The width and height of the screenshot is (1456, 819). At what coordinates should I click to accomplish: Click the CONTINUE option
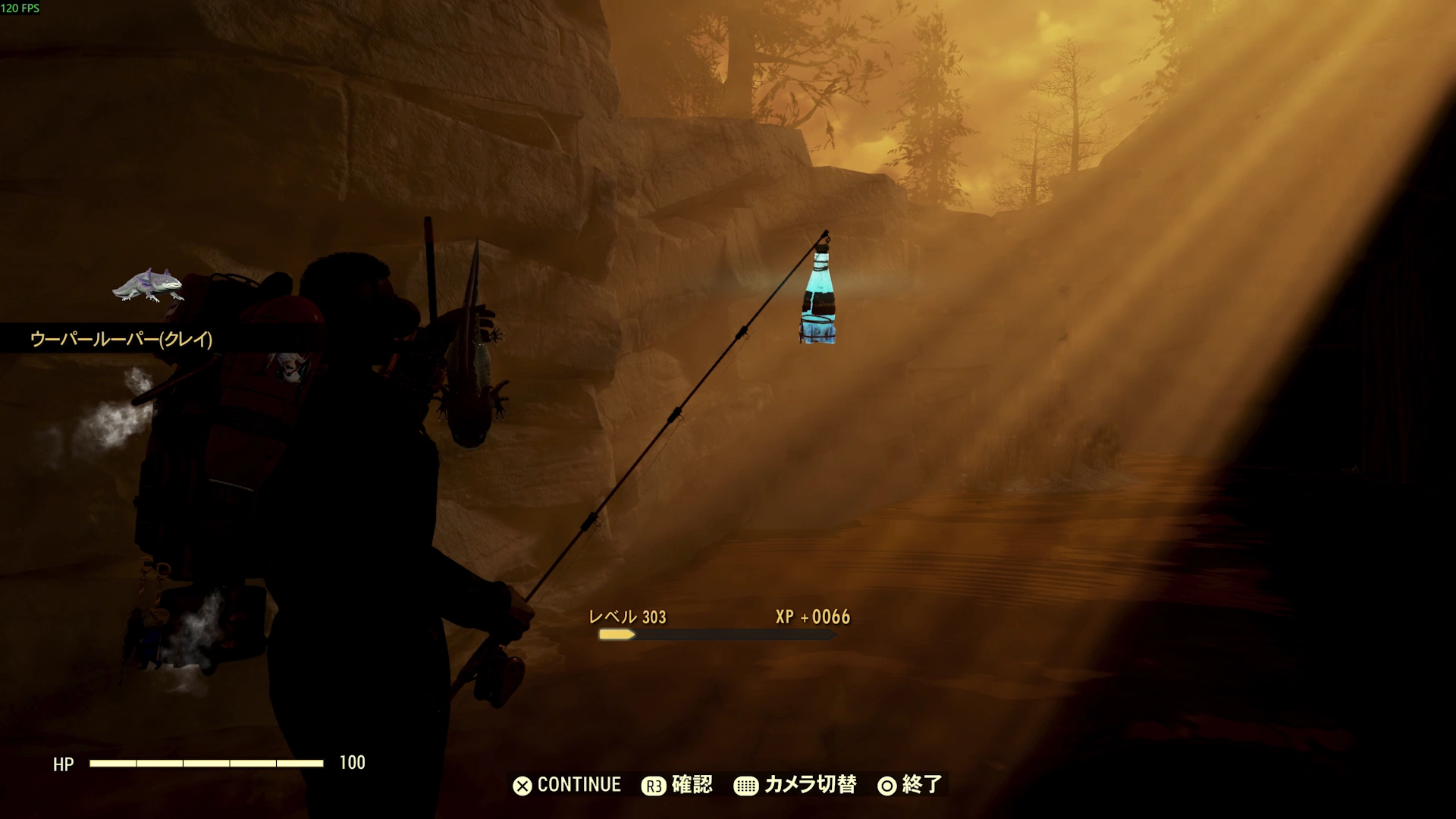click(x=567, y=785)
